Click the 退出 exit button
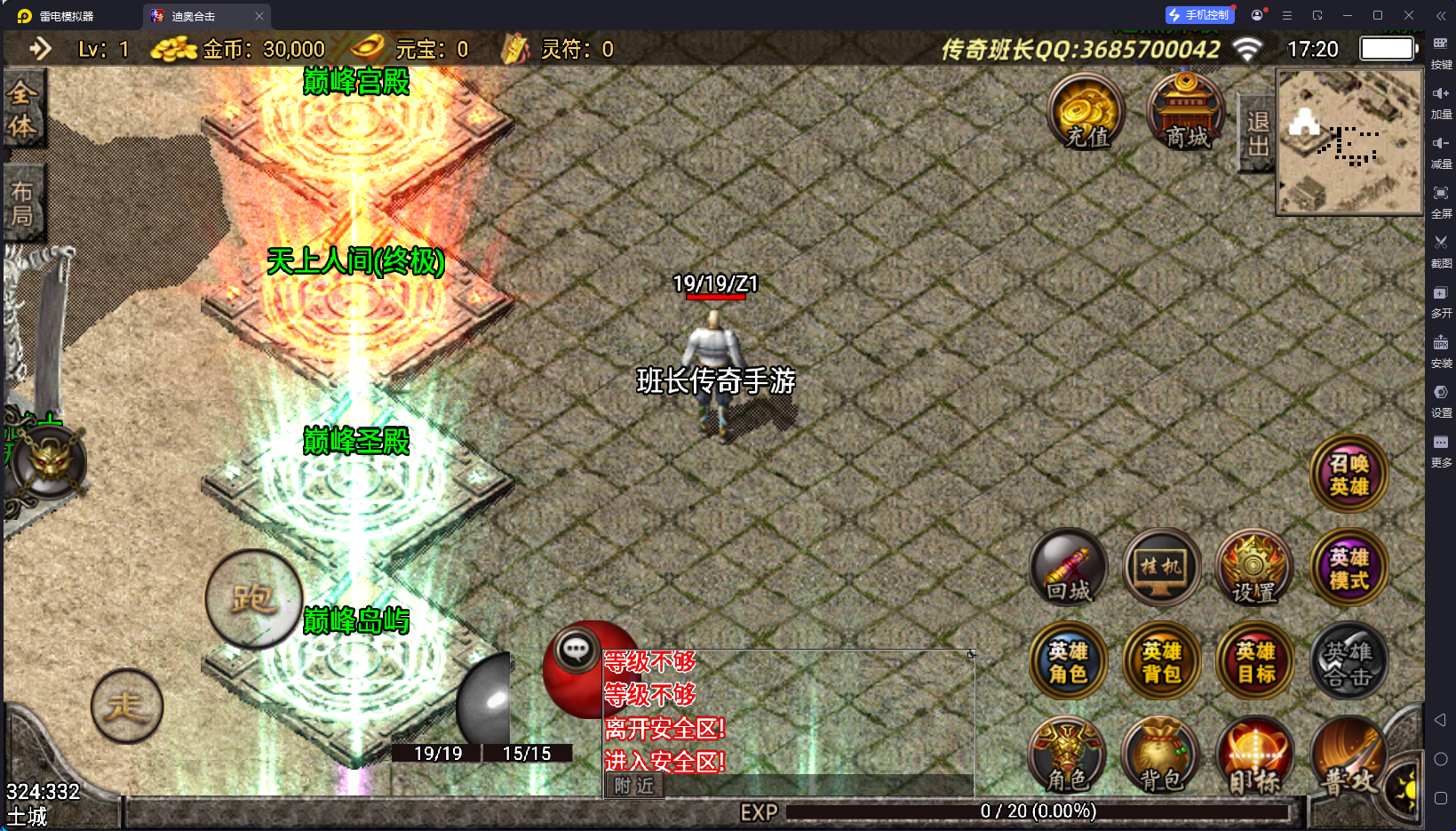Viewport: 1456px width, 831px height. tap(1257, 133)
